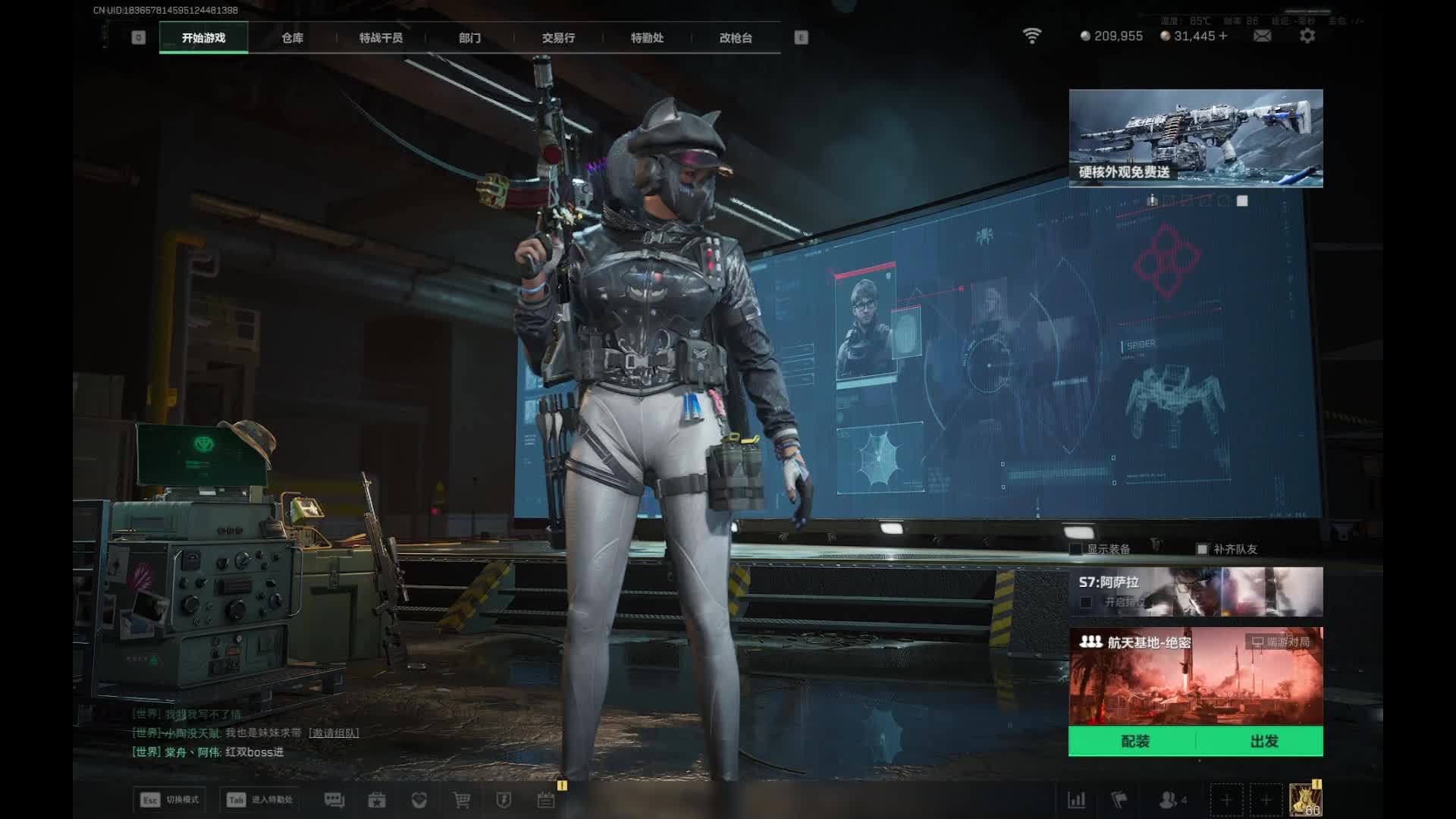Switch to the 仓库 warehouse tab

pos(292,38)
